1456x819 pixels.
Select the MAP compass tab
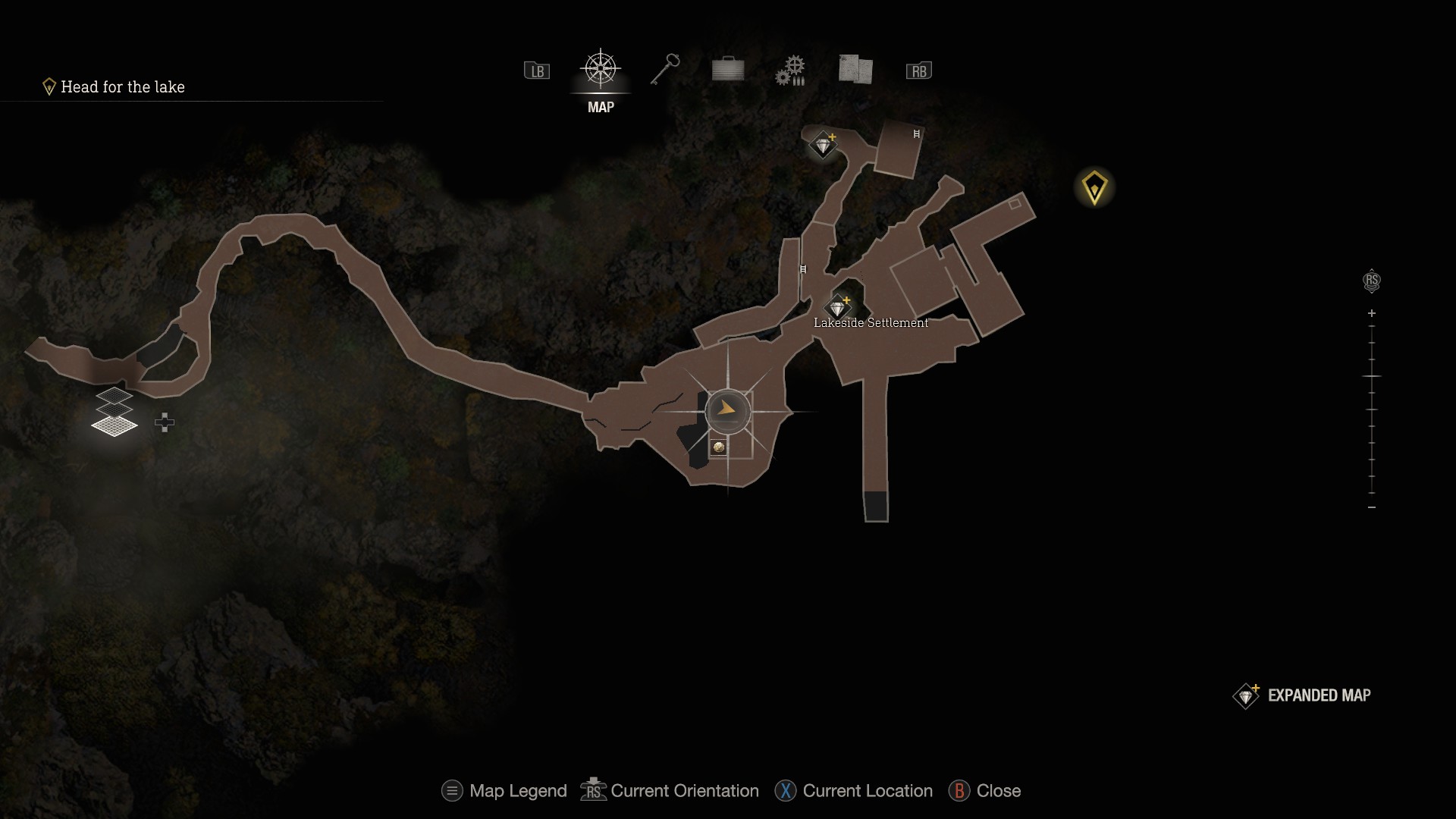(x=601, y=71)
